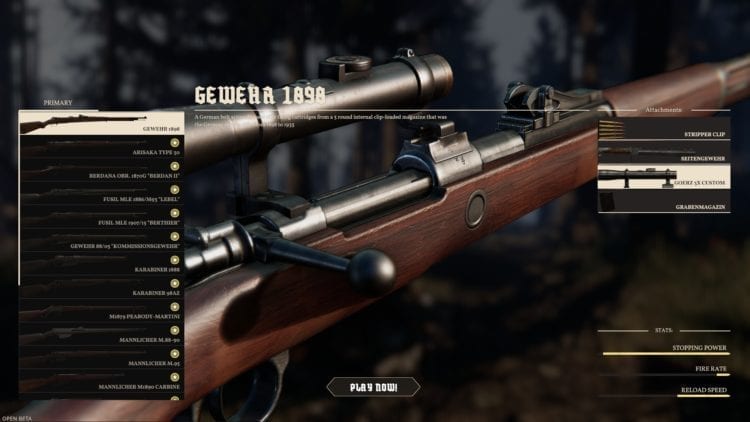Select the Gewehr 1898 primary rifle
The width and height of the screenshot is (750, 422).
pos(100,124)
